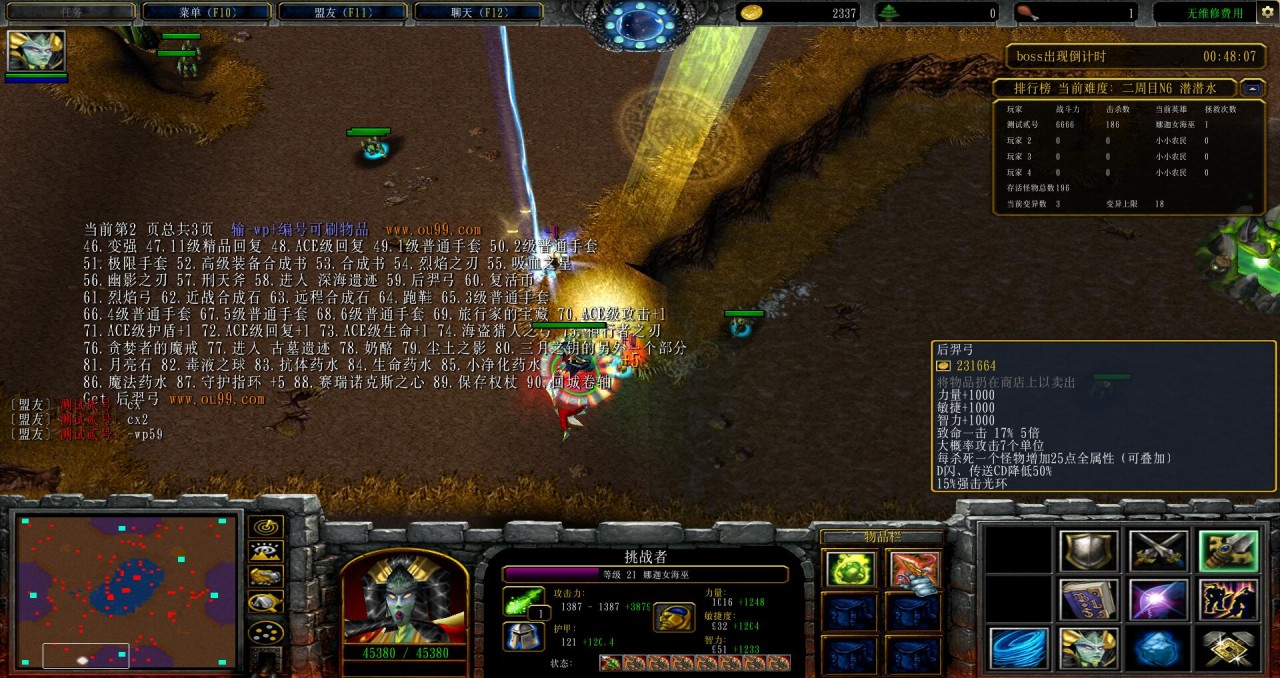Select the hero portrait icon at top-left
Screen dimensions: 1280x678
36,51
